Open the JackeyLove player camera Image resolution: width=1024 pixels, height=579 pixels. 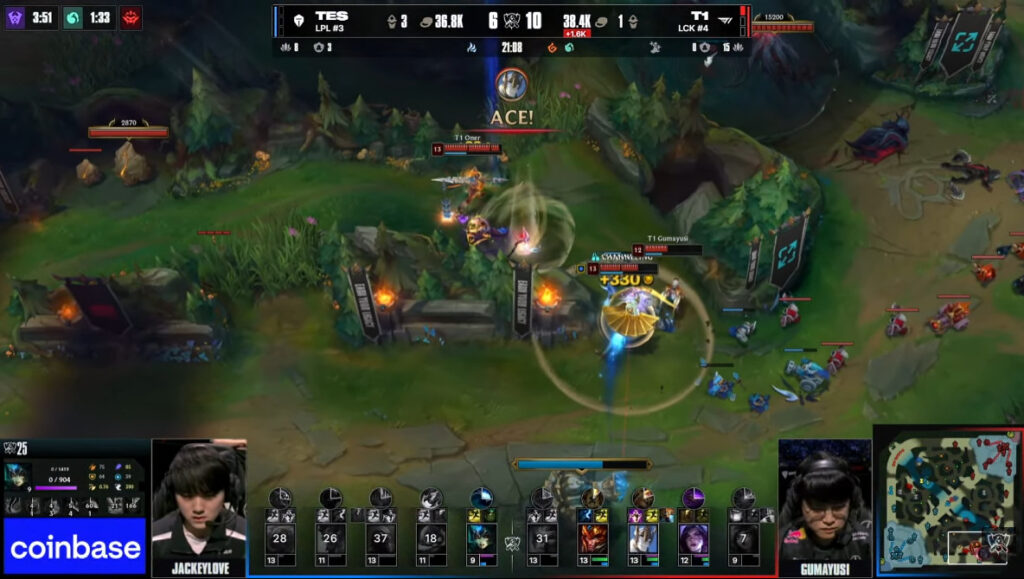coord(199,505)
